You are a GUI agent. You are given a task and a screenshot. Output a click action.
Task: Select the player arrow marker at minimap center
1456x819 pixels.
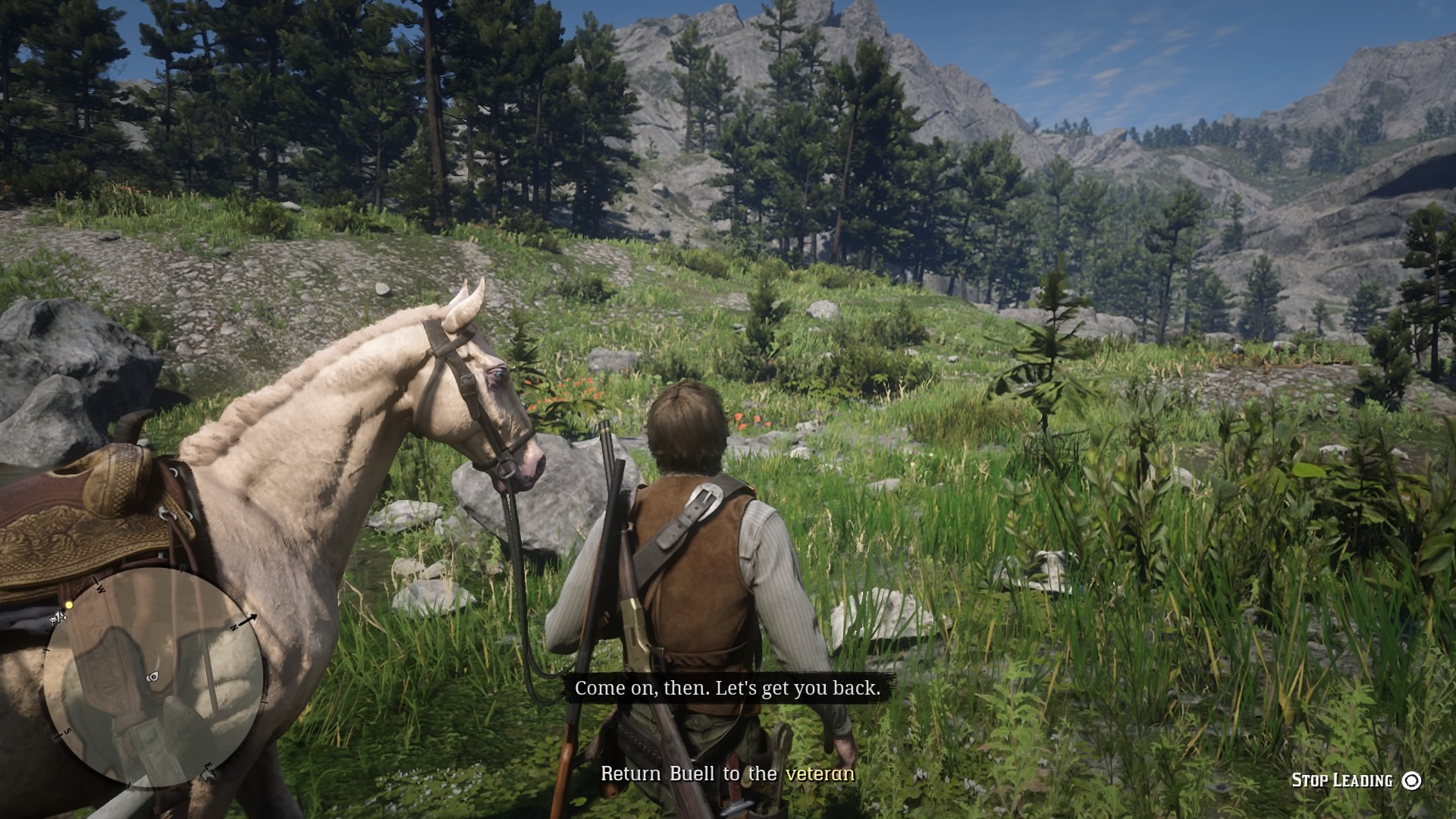[155, 676]
